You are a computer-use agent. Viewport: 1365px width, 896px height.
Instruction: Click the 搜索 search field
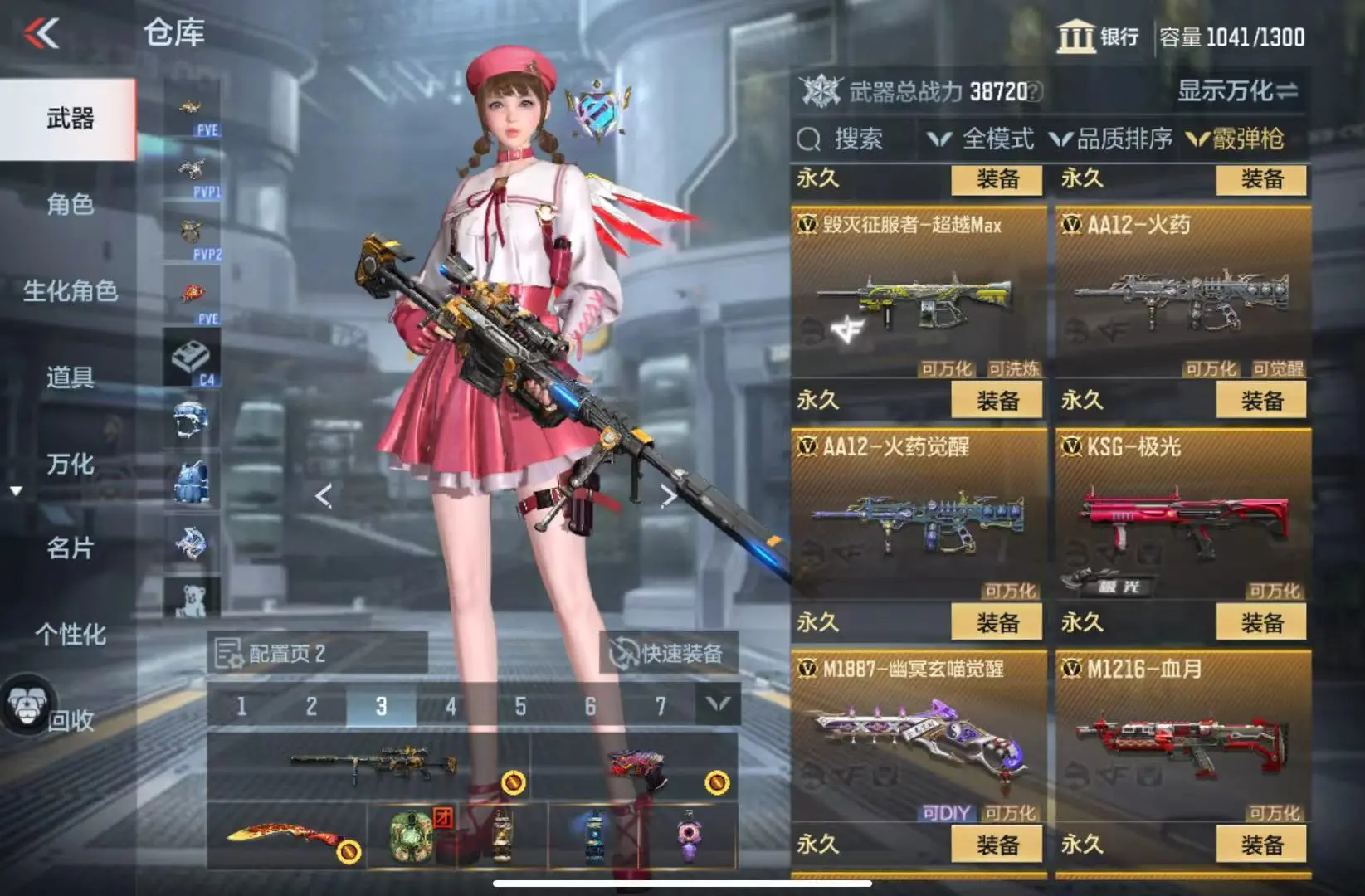coord(855,139)
